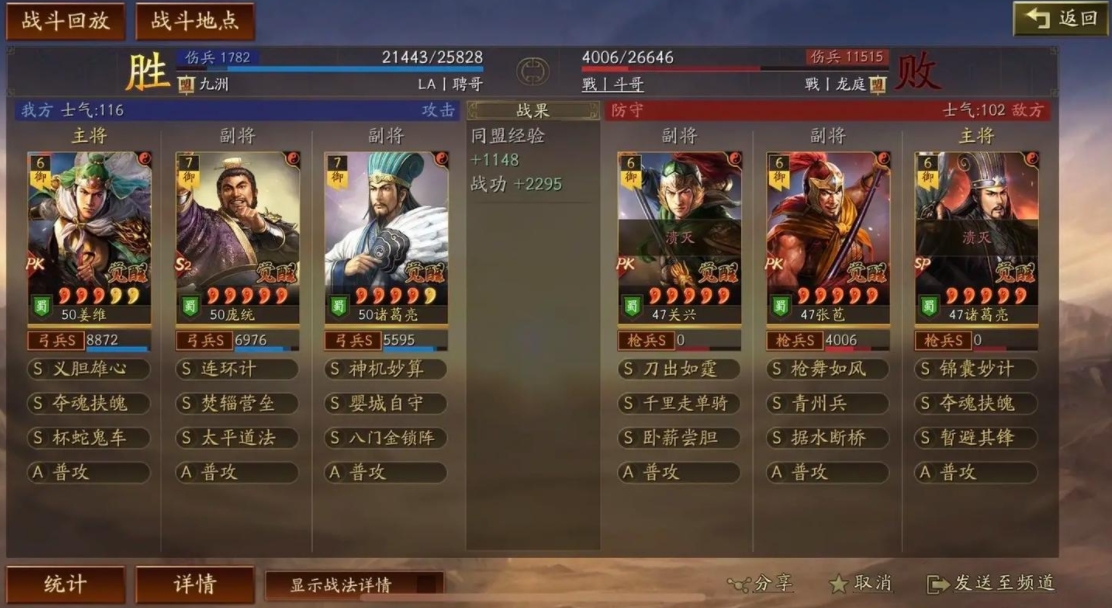The image size is (1112, 608).
Task: Inspect the 义胆雄心 skill
Action: [90, 369]
